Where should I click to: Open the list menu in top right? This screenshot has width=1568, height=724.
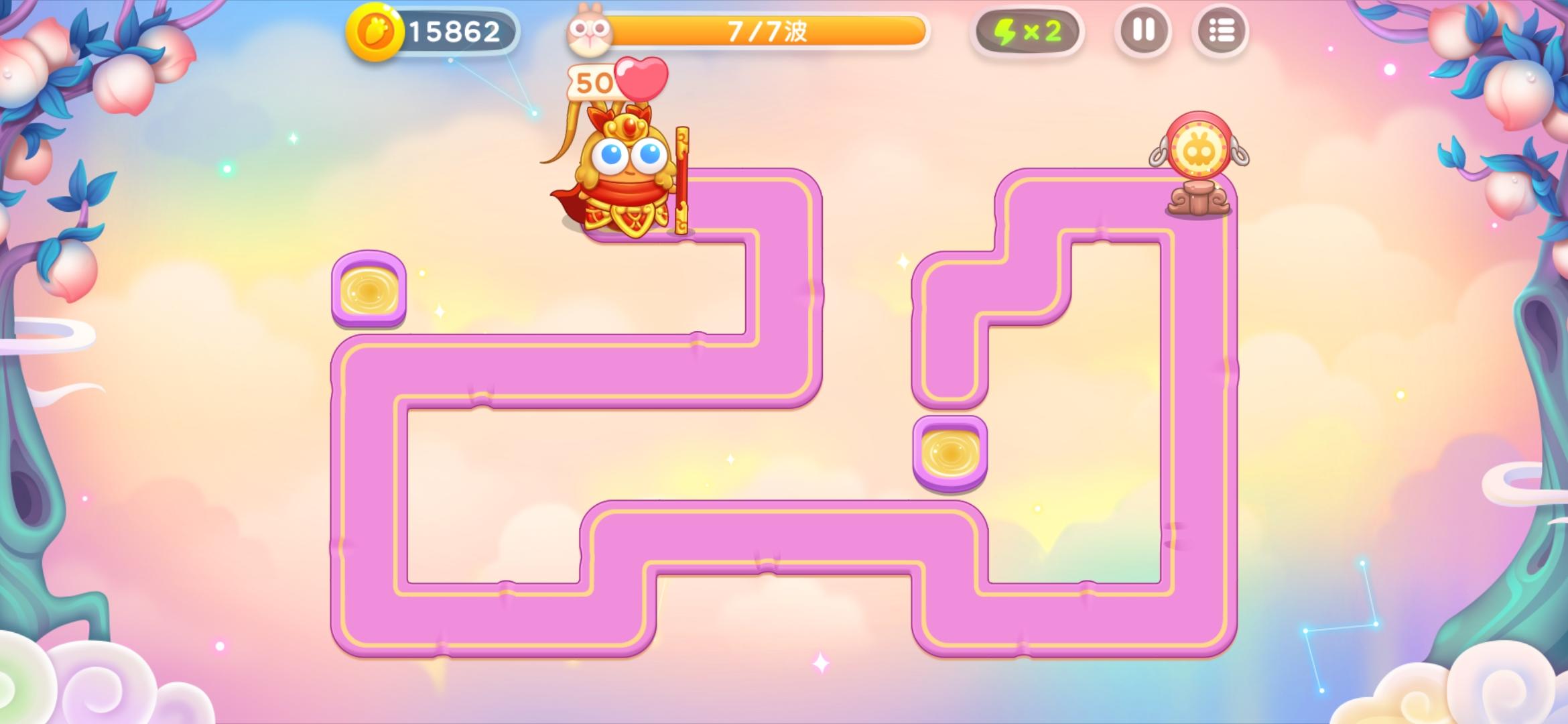(1222, 29)
